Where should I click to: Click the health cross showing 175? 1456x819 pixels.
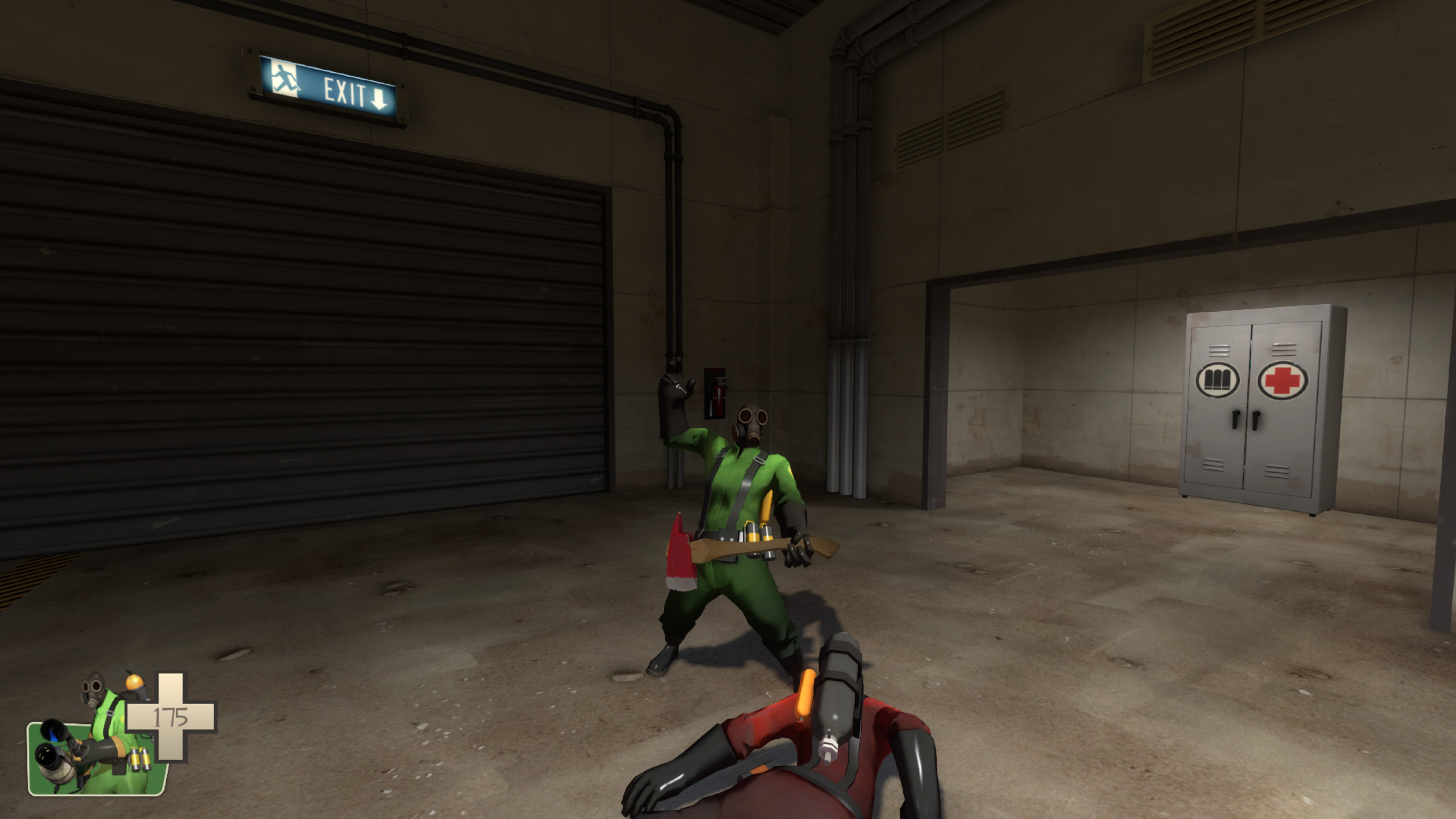point(171,717)
